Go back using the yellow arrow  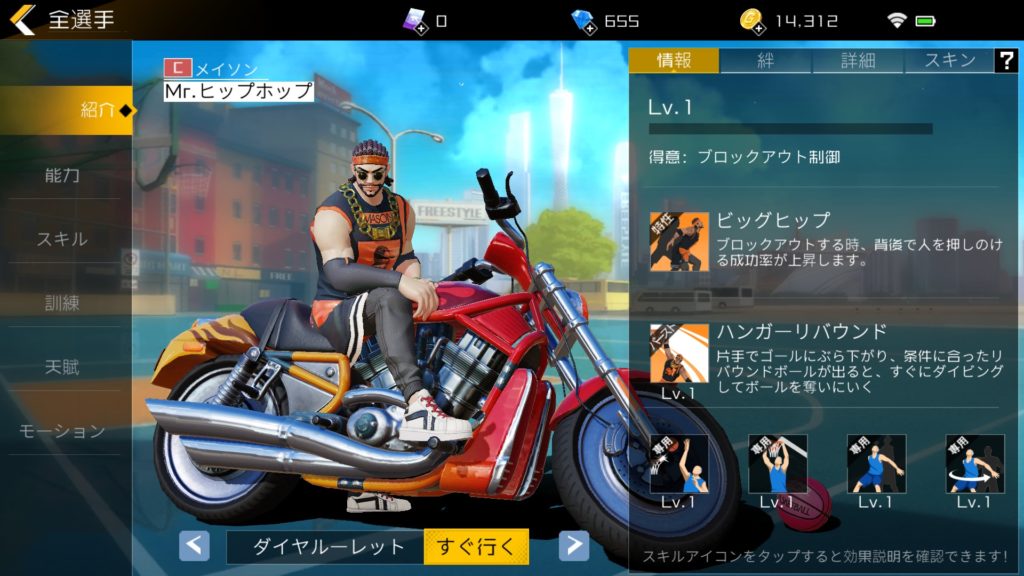point(22,20)
